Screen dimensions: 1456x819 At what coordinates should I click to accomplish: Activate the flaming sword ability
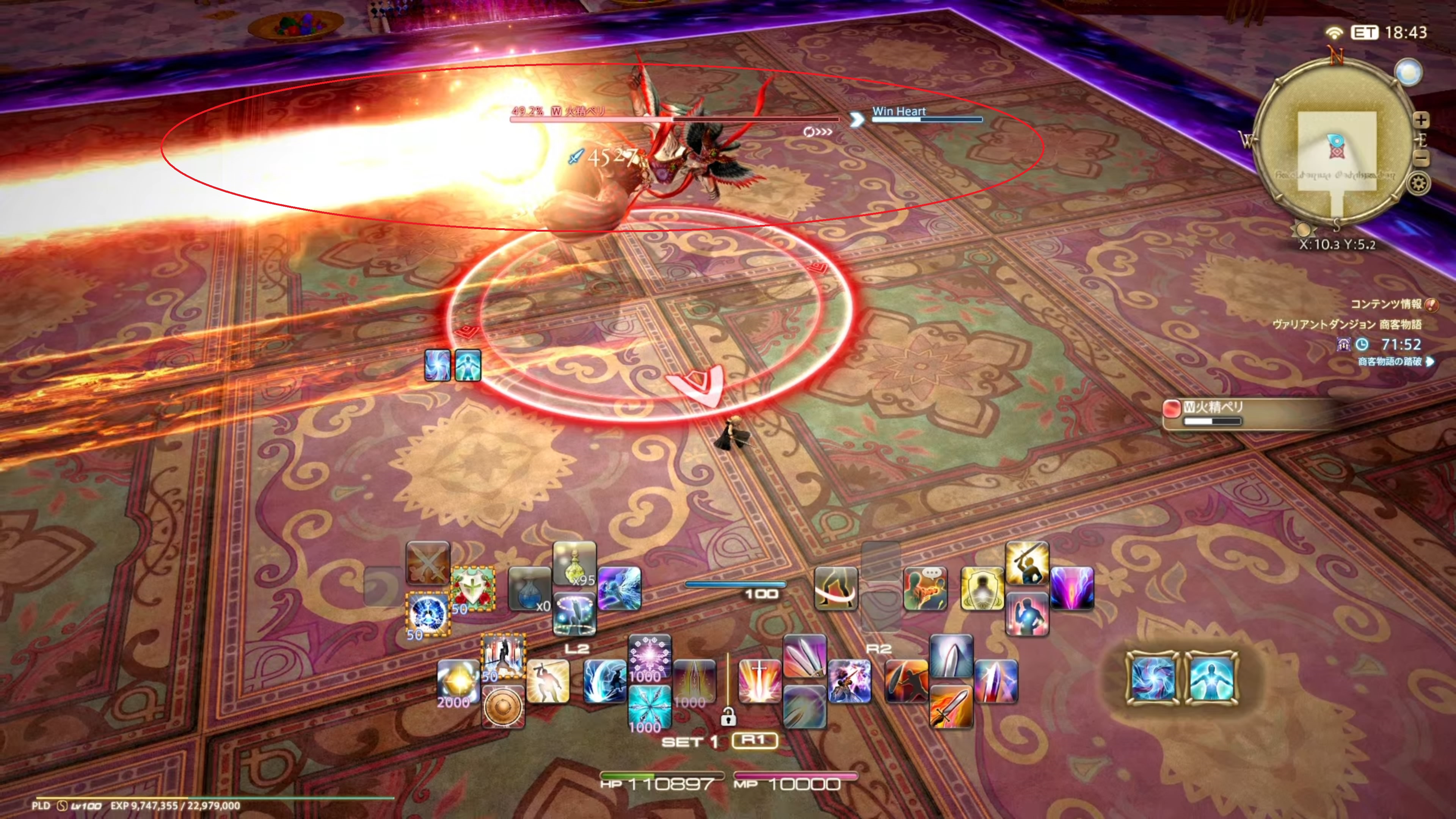tap(951, 706)
